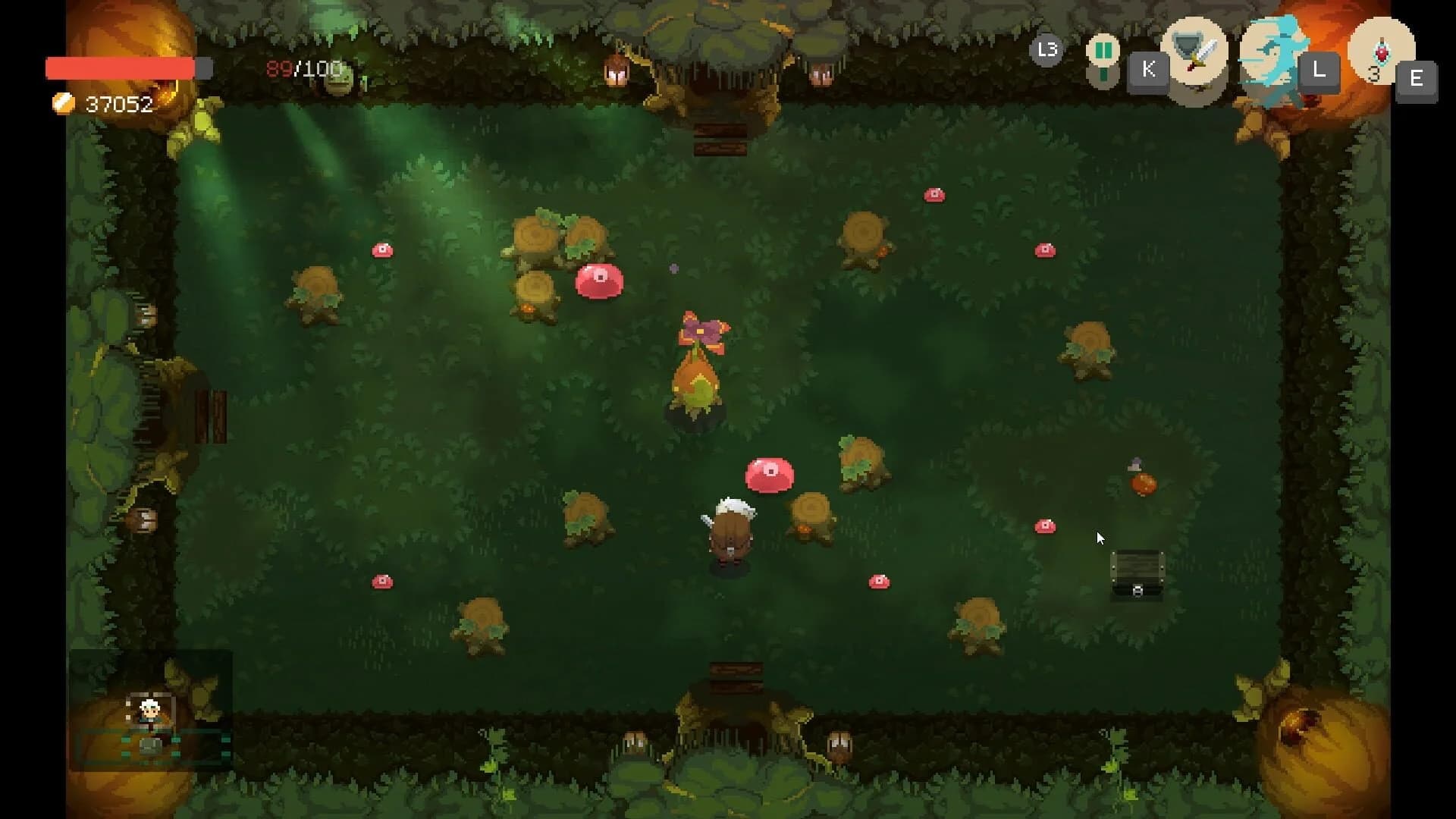Click the player portrait on the minimap
The height and width of the screenshot is (819, 1456).
[149, 709]
